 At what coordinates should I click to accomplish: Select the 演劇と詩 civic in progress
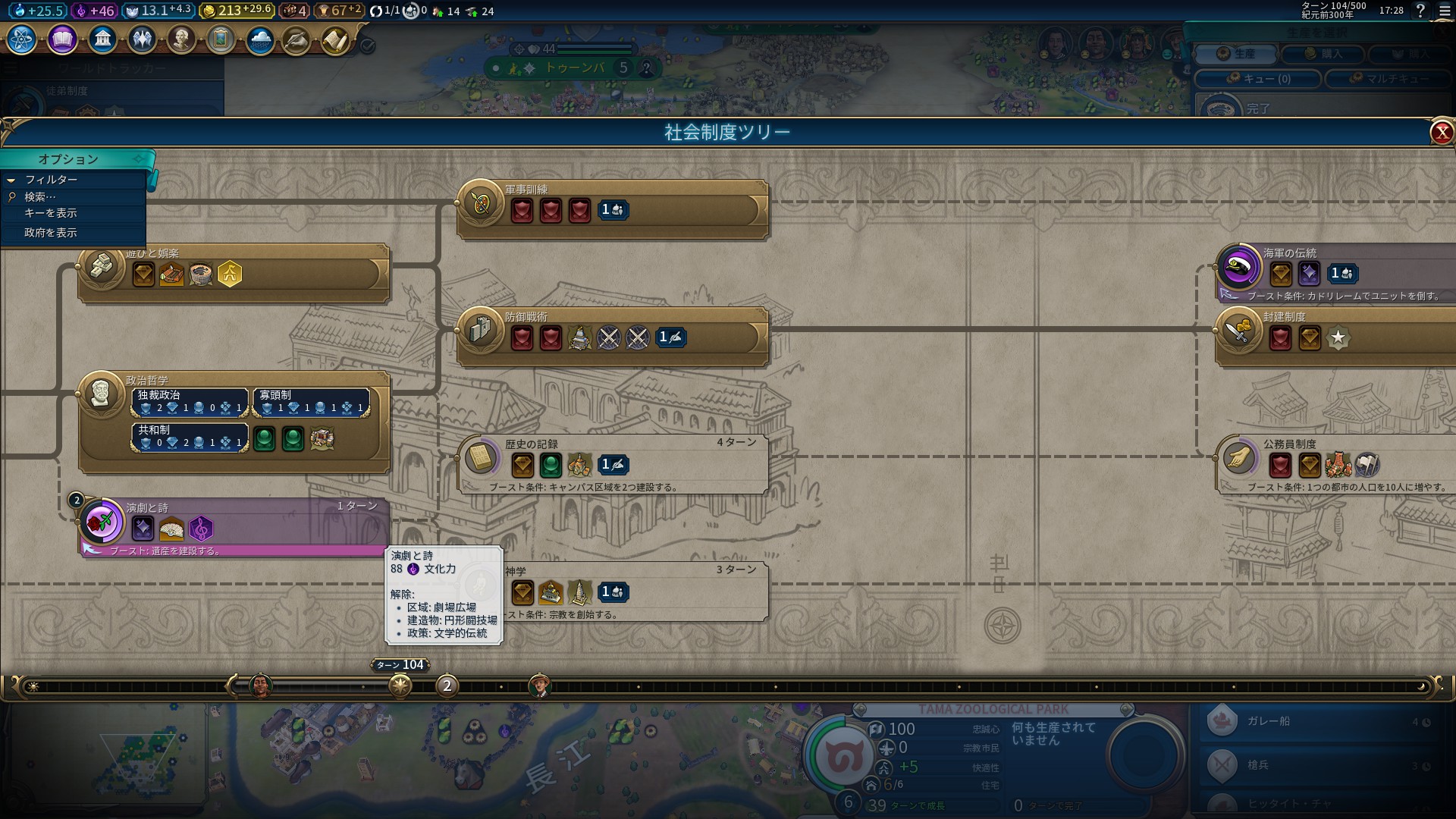[x=101, y=522]
